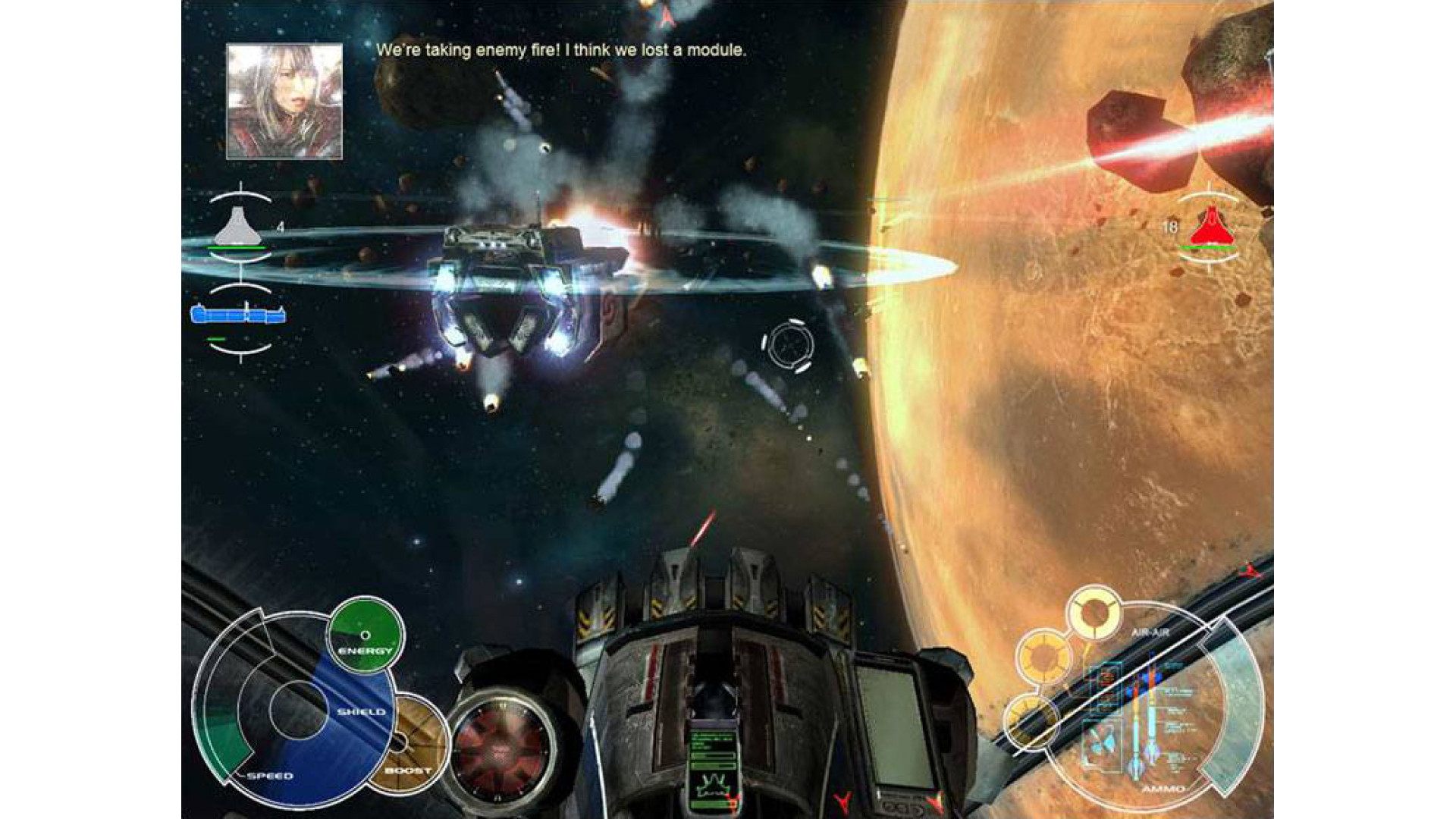This screenshot has height=819, width=1456.
Task: Click the pilot comm portrait
Action: [x=284, y=101]
